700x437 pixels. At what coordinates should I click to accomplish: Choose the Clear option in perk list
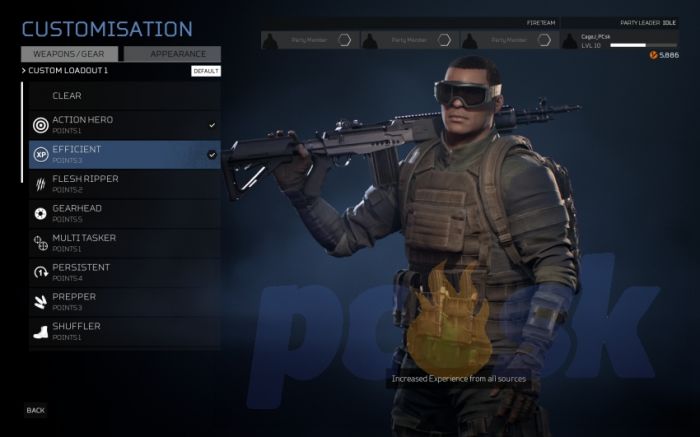124,96
